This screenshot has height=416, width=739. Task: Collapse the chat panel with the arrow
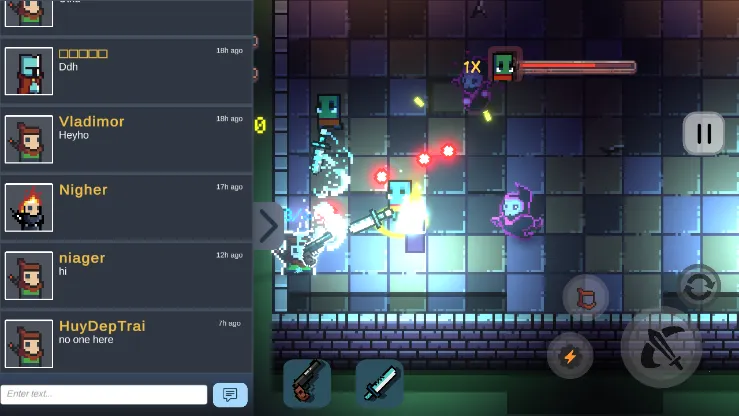[268, 227]
